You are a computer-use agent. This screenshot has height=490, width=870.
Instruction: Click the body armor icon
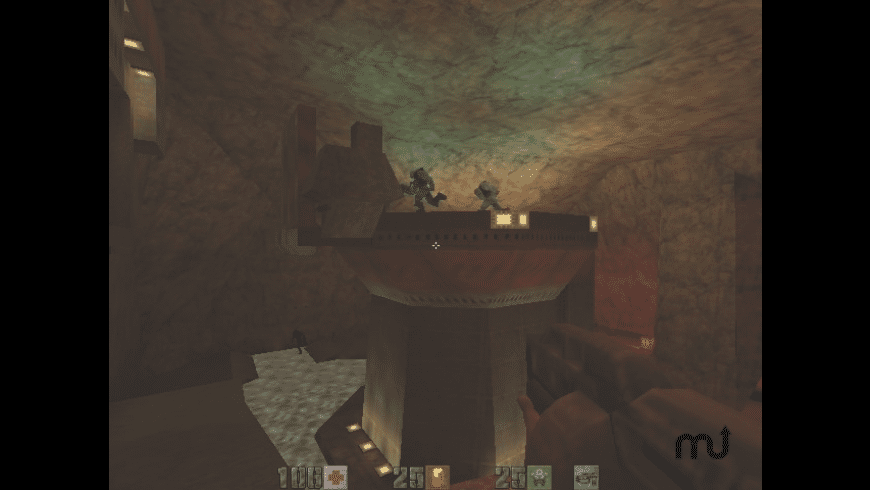coord(540,477)
